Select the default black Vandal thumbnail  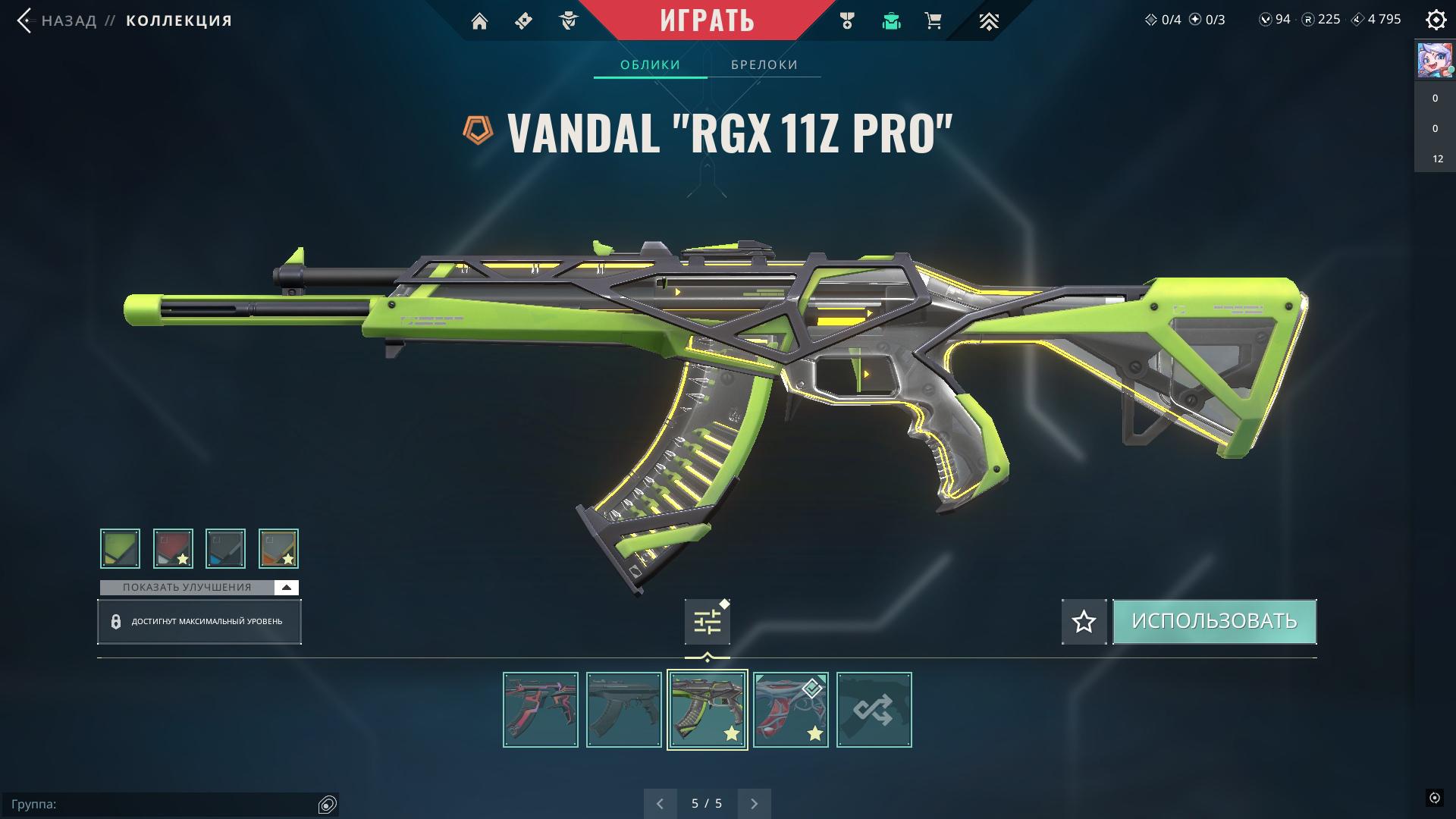tap(623, 710)
